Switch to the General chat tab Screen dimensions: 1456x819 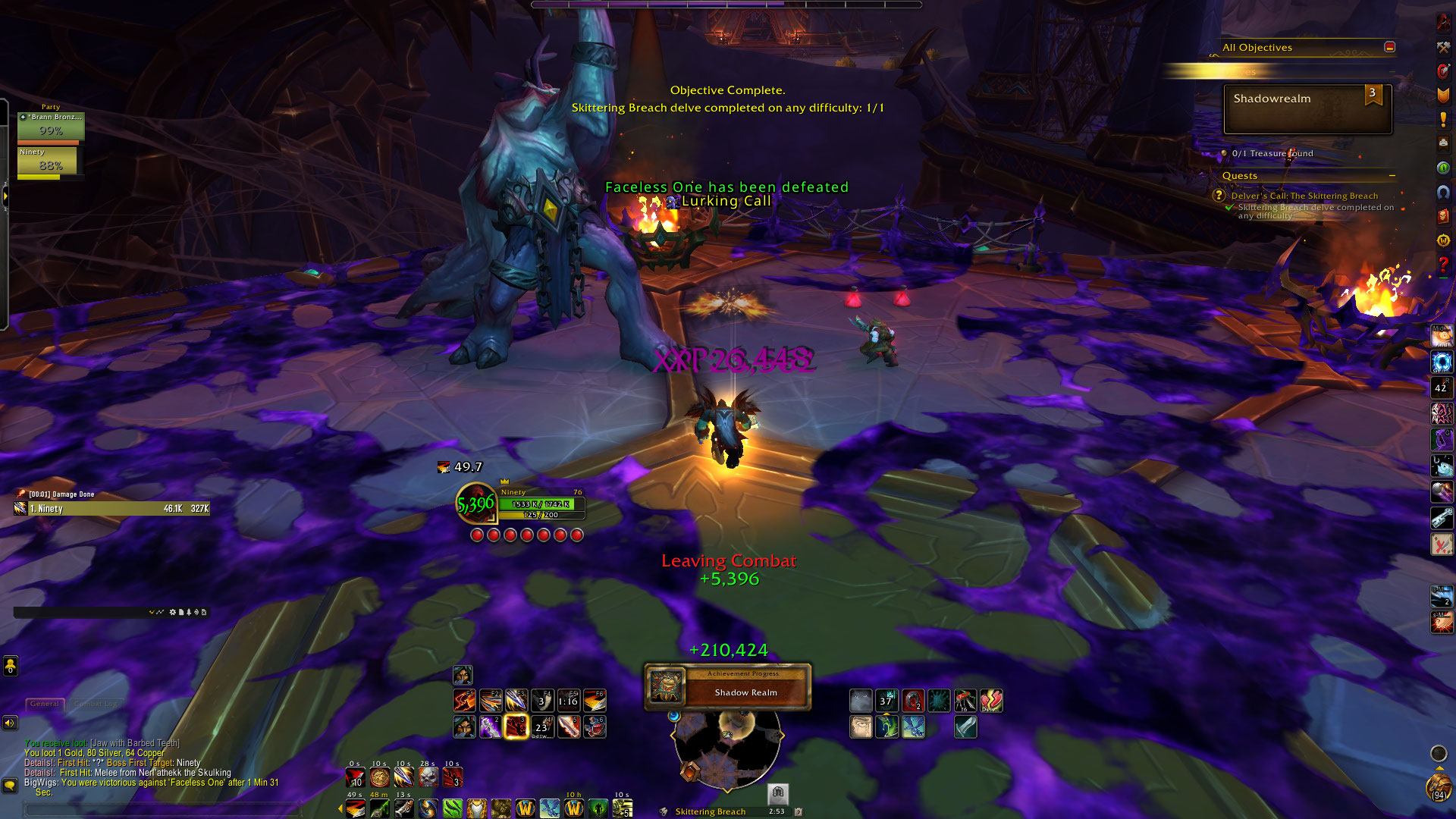click(45, 704)
